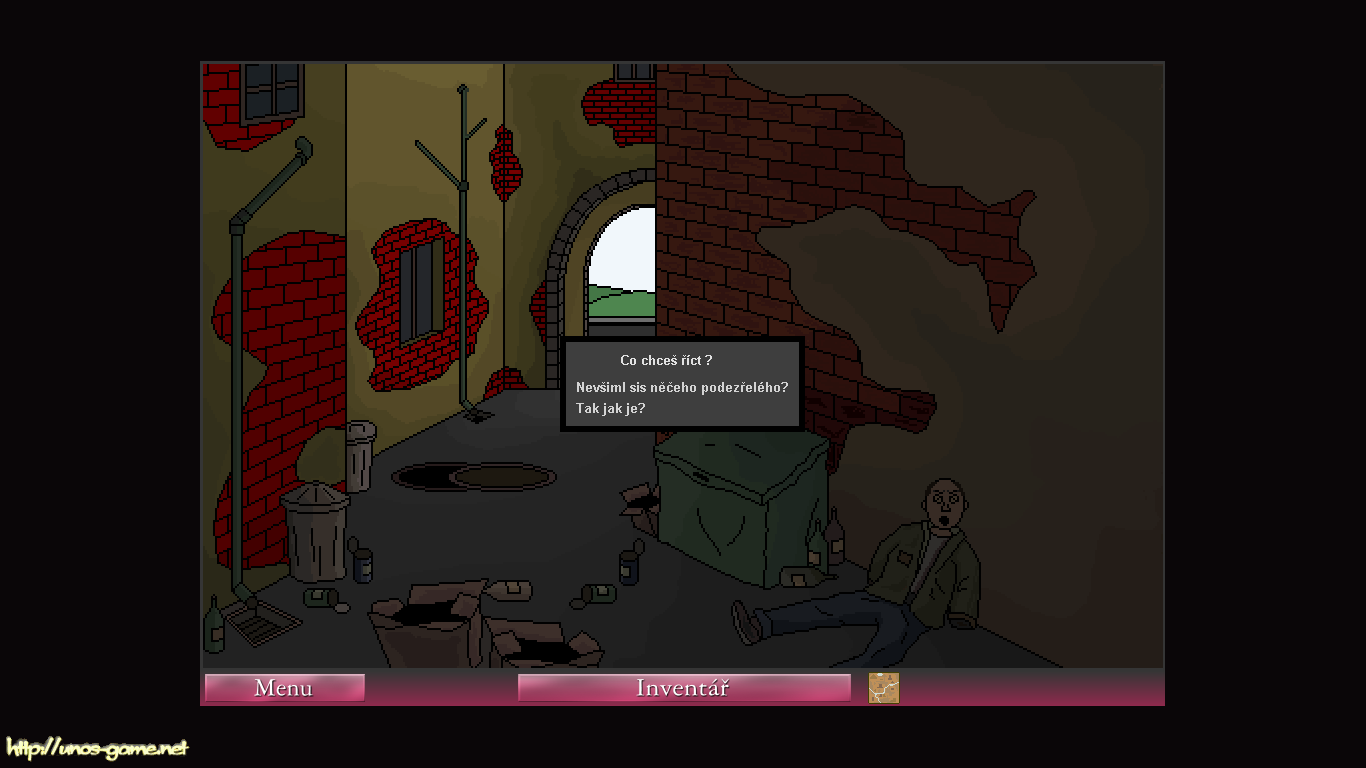Visit the unos-game.net link

pos(97,748)
